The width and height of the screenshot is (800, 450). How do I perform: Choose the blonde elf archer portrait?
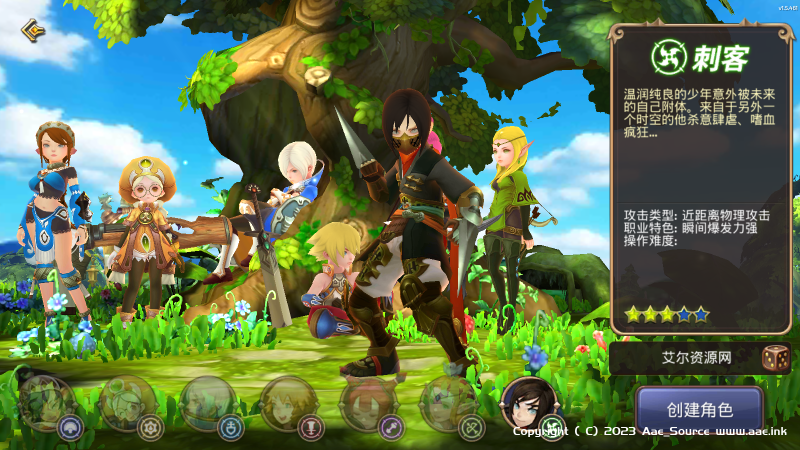pos(446,402)
